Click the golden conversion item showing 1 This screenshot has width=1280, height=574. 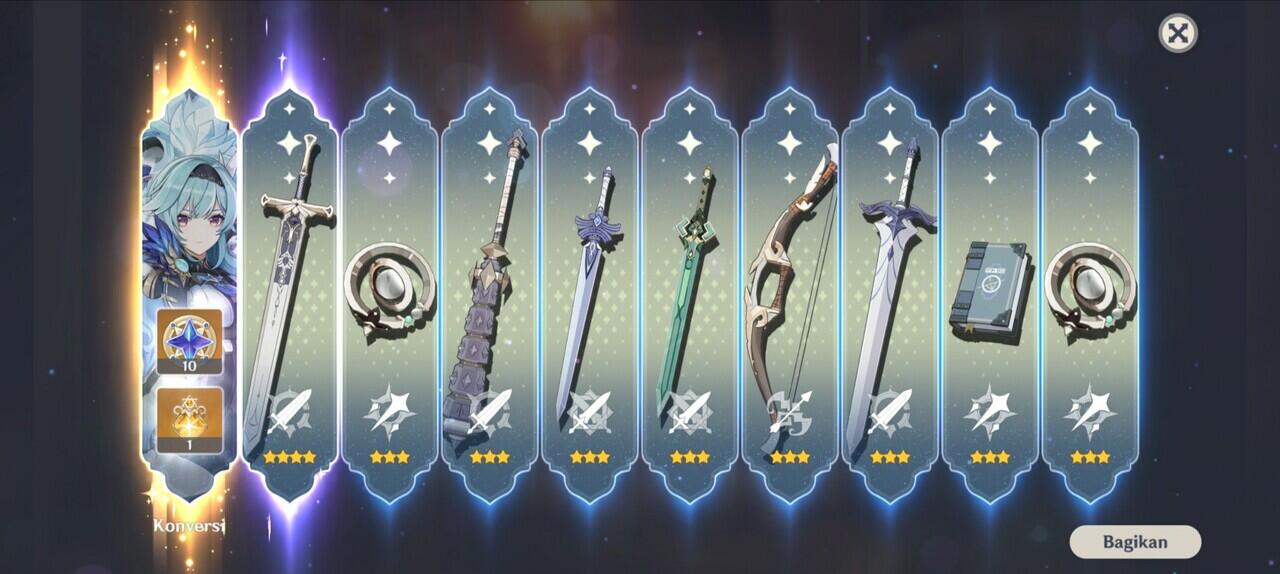[x=189, y=420]
